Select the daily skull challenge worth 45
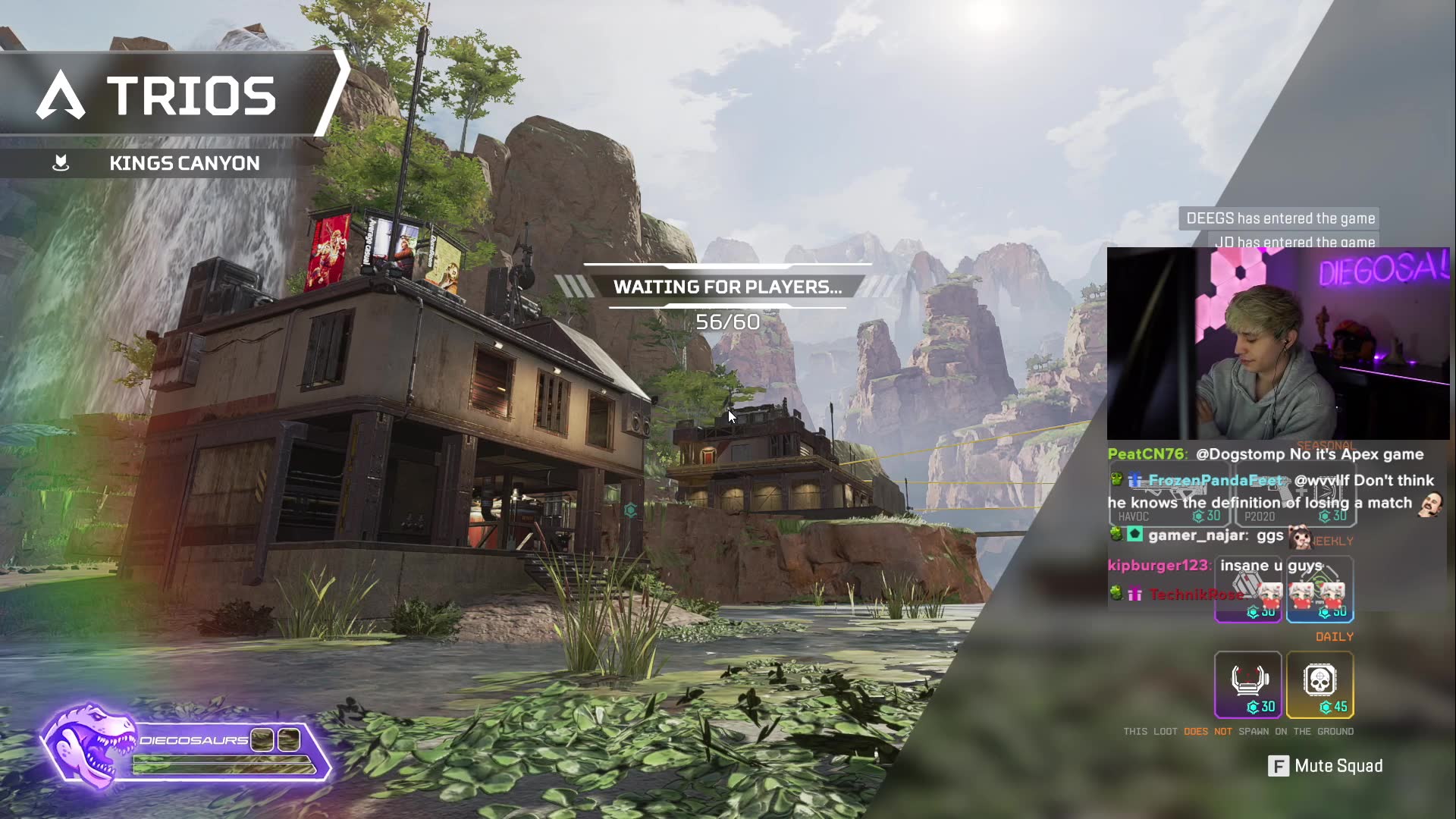 (x=1319, y=684)
